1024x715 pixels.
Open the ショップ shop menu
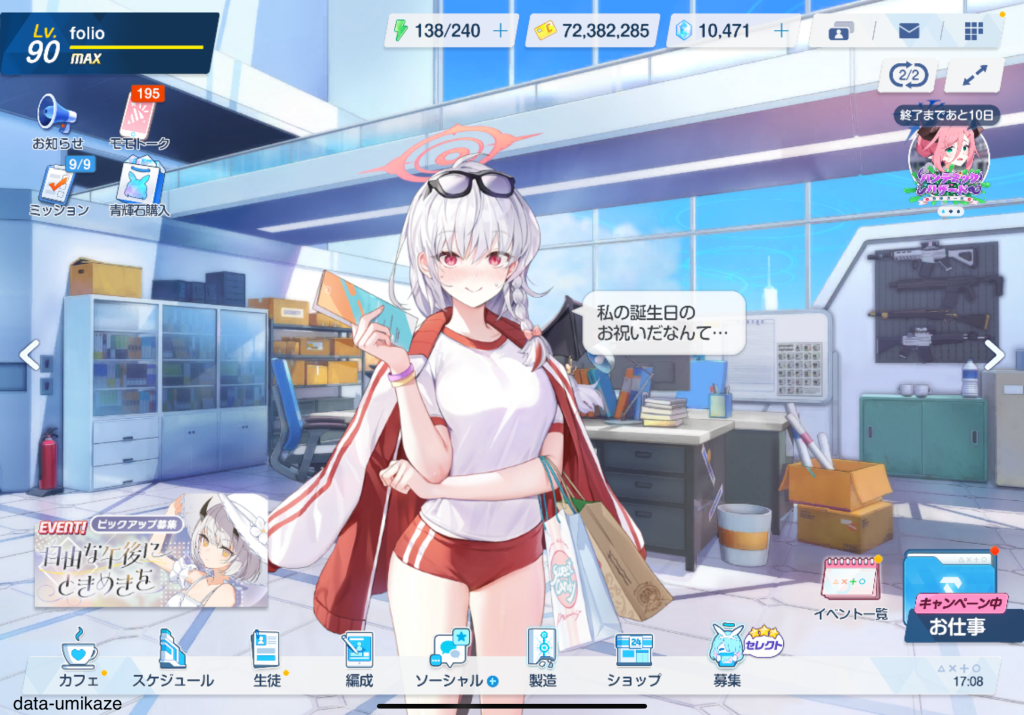click(634, 658)
